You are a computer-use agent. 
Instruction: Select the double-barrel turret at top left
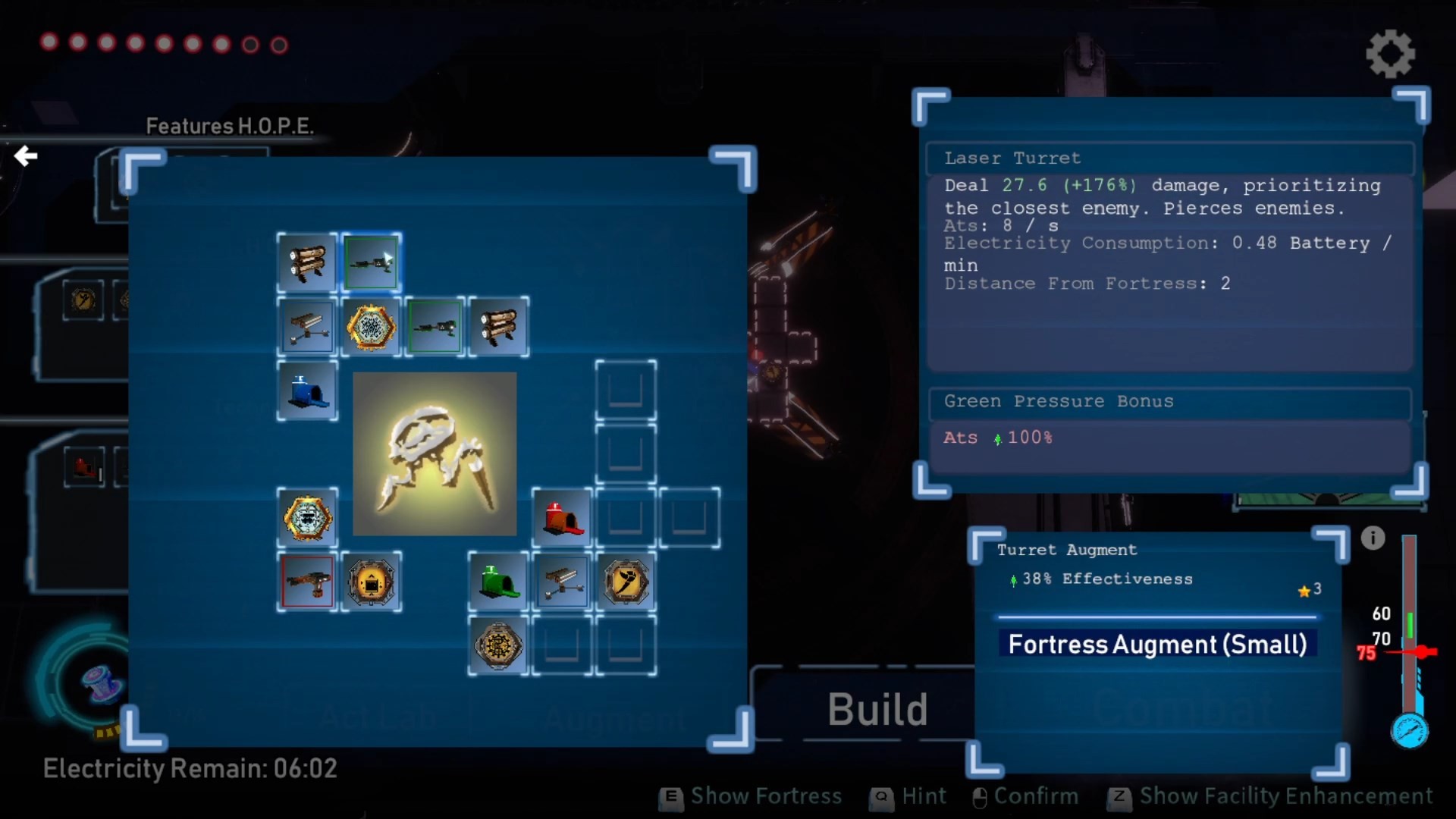(x=306, y=262)
